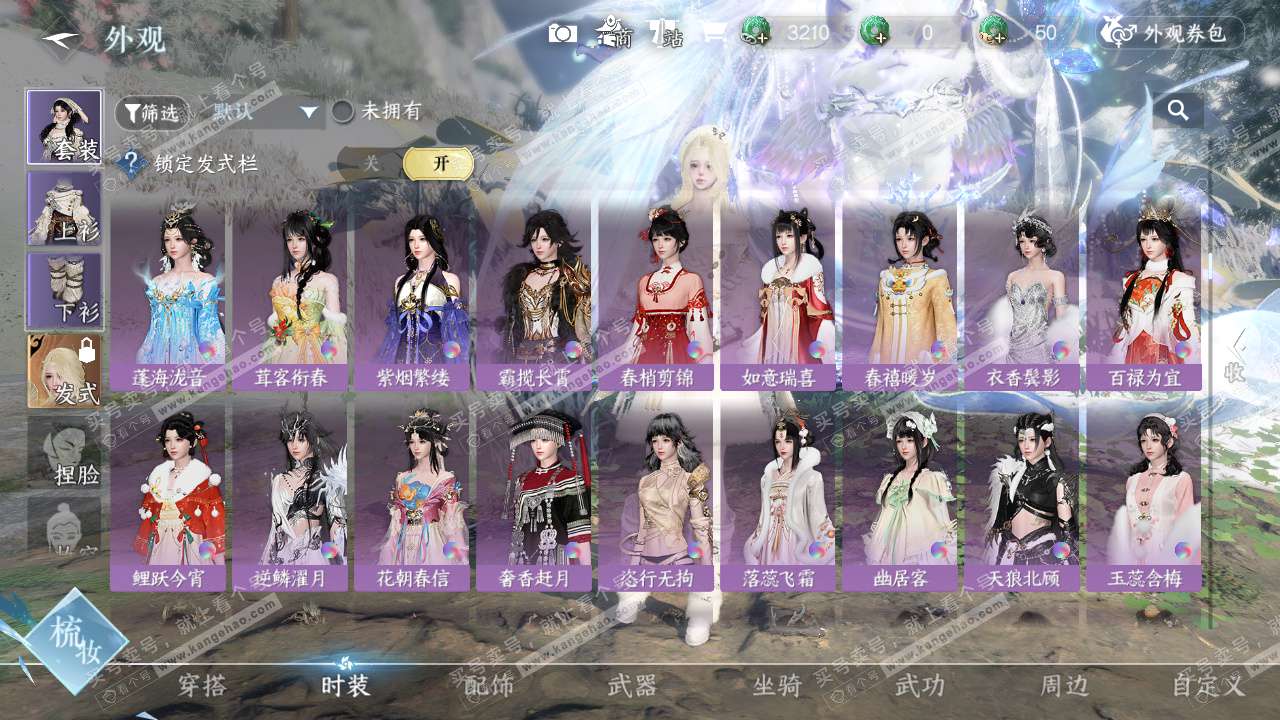The image size is (1280, 720).
Task: Open the camera photo mode icon
Action: 563,33
